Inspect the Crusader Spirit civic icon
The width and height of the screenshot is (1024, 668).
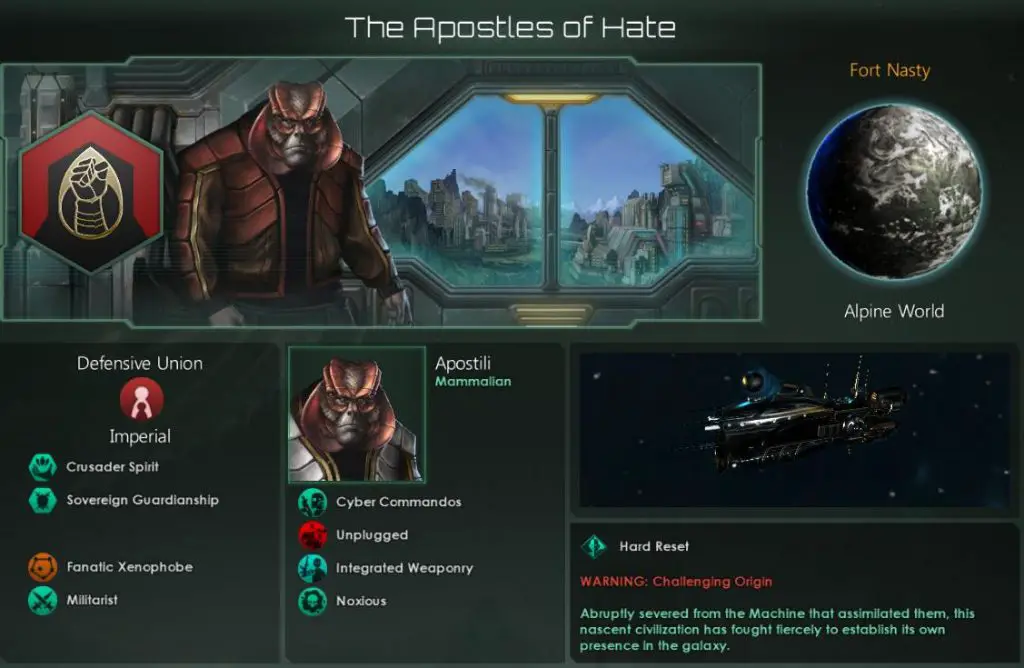pos(42,467)
